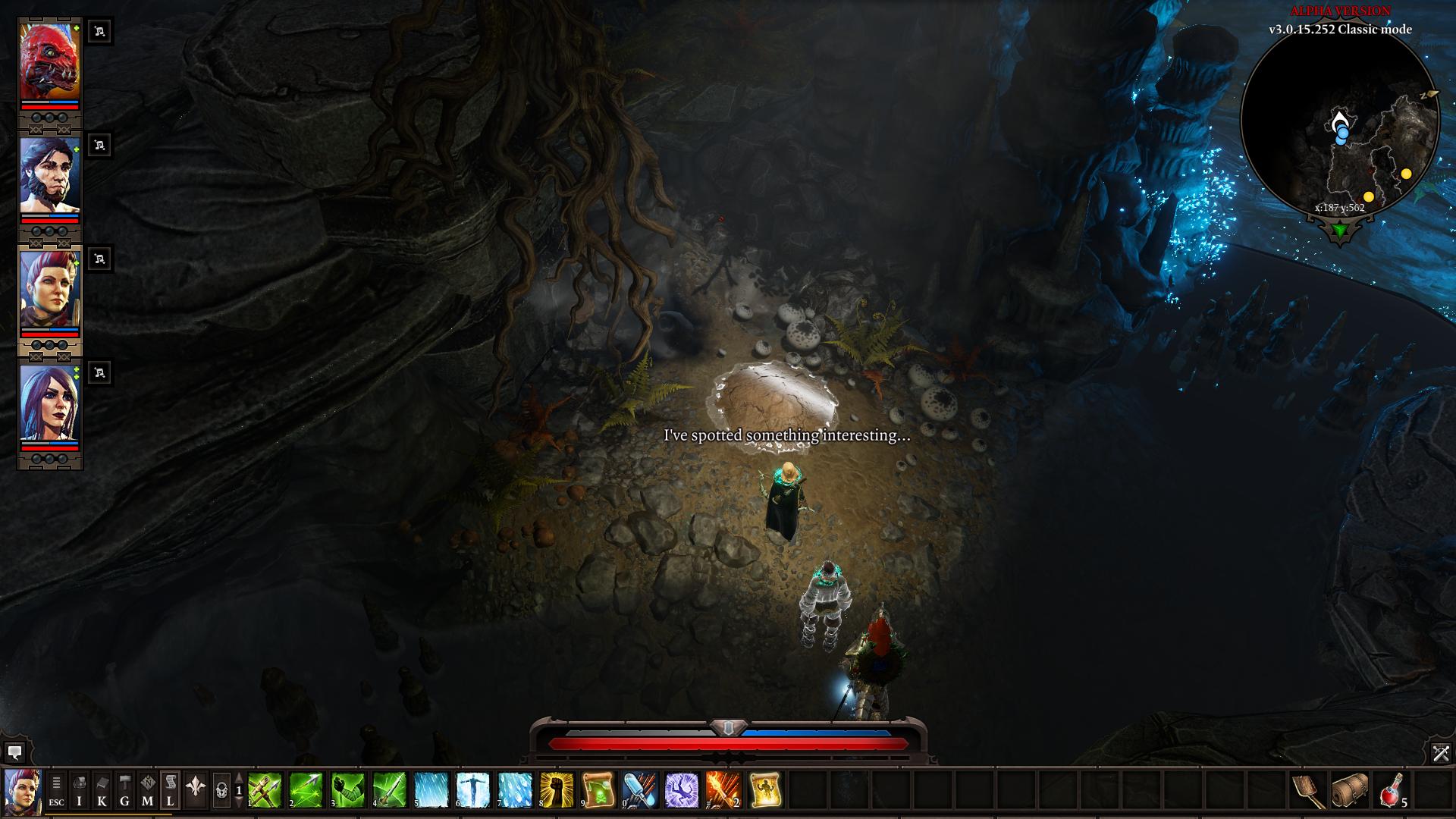Screen dimensions: 1456x819
Task: Toggle the hotbar padlock icon
Action: point(221,790)
